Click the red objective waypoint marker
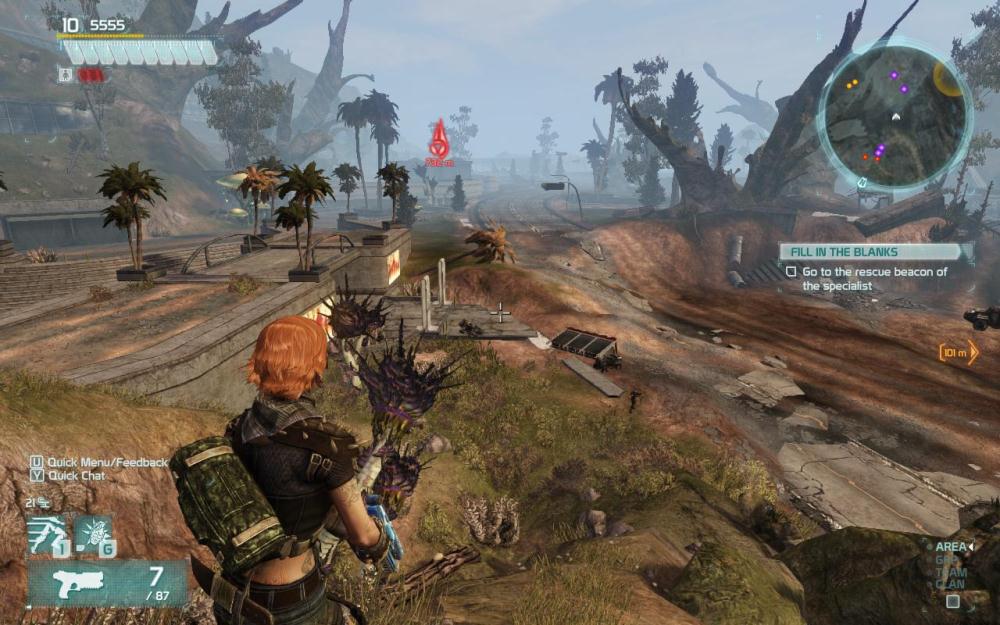 tap(439, 141)
